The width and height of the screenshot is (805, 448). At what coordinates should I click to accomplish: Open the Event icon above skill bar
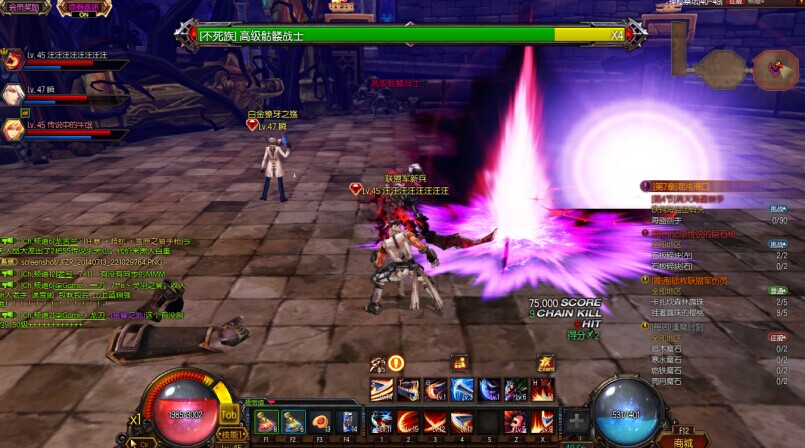(546, 363)
